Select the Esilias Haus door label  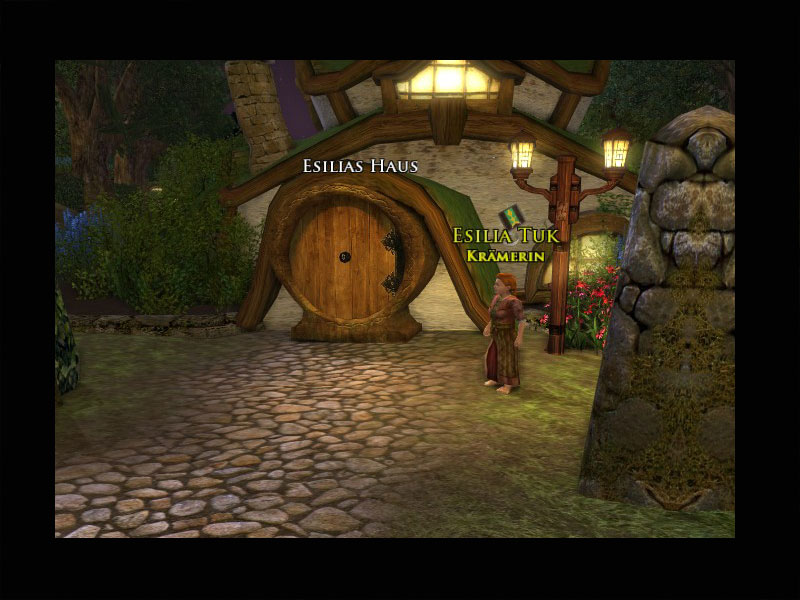[360, 166]
